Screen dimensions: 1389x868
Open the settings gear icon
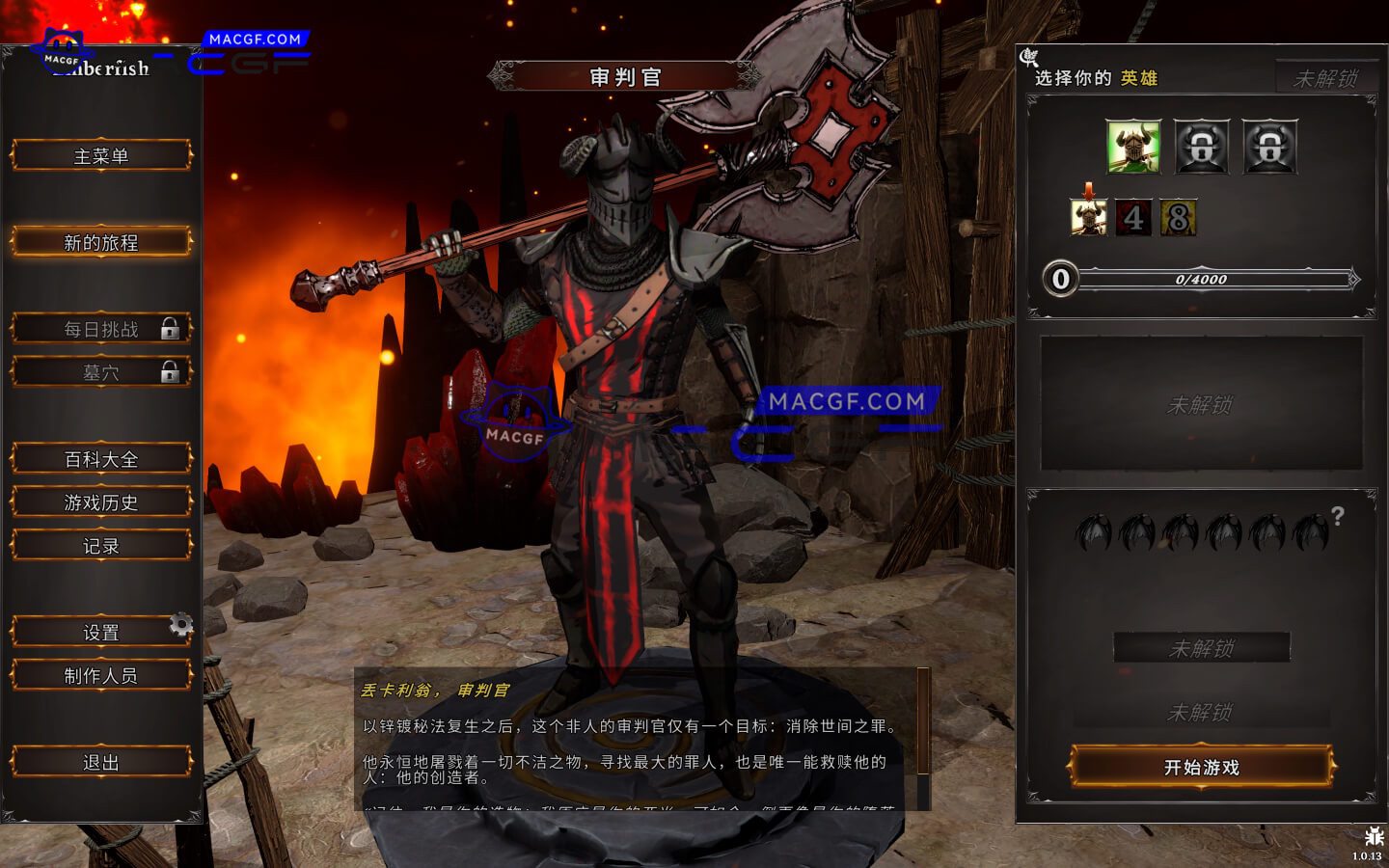pyautogui.click(x=179, y=625)
